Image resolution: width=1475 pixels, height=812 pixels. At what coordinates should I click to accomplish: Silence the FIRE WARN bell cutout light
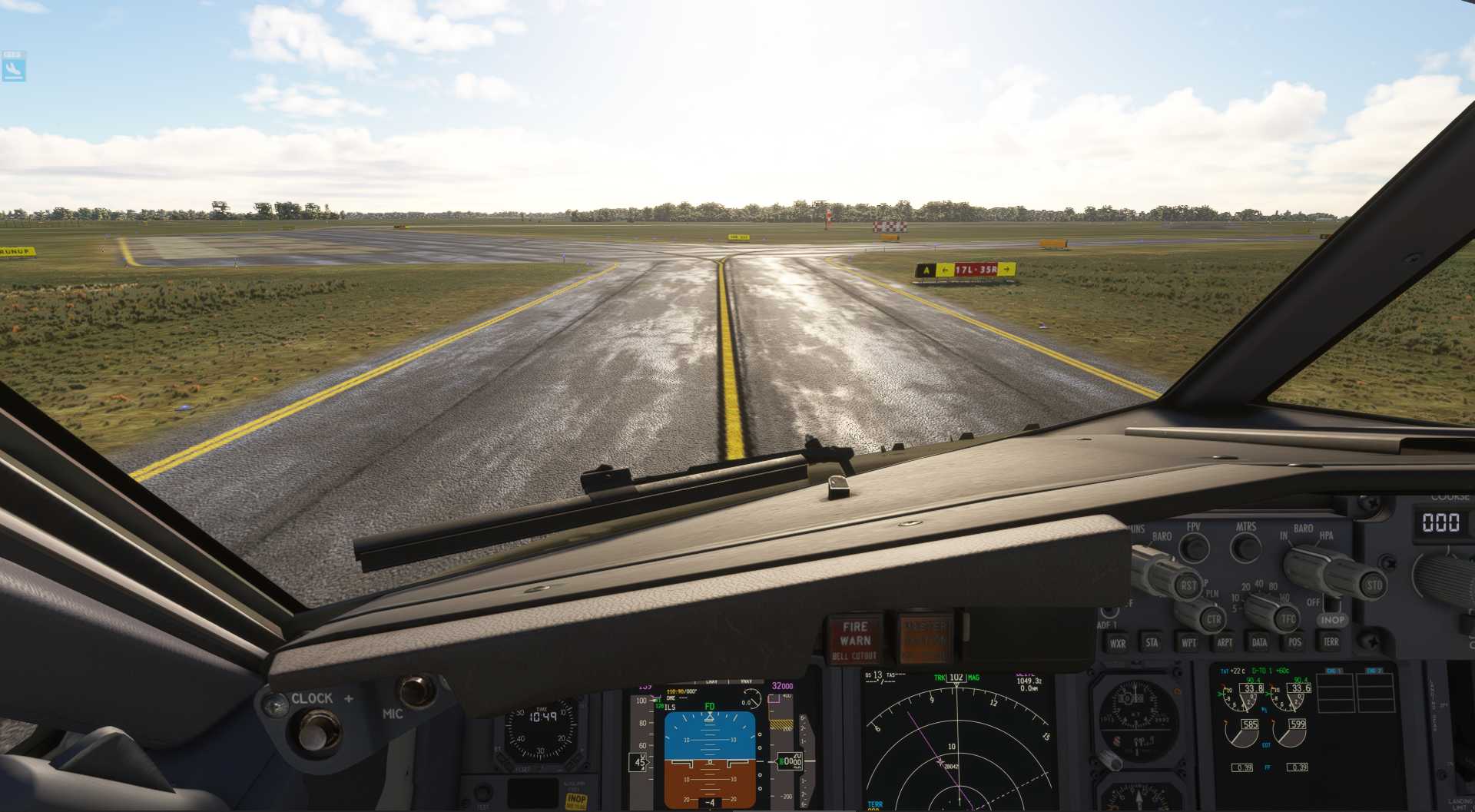click(x=855, y=639)
